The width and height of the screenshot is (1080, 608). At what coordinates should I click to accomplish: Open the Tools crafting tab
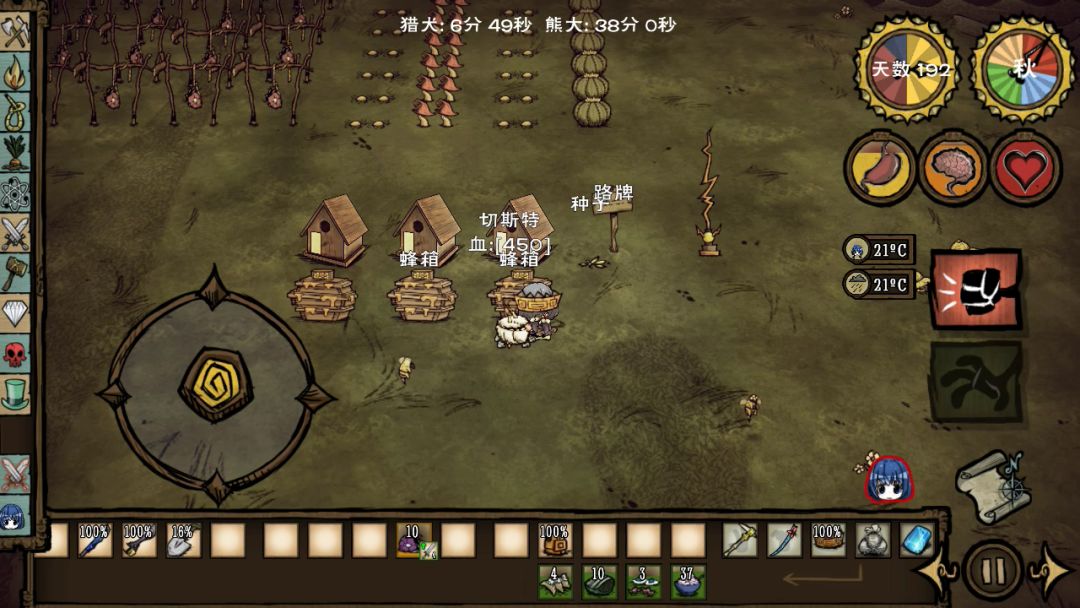click(16, 33)
